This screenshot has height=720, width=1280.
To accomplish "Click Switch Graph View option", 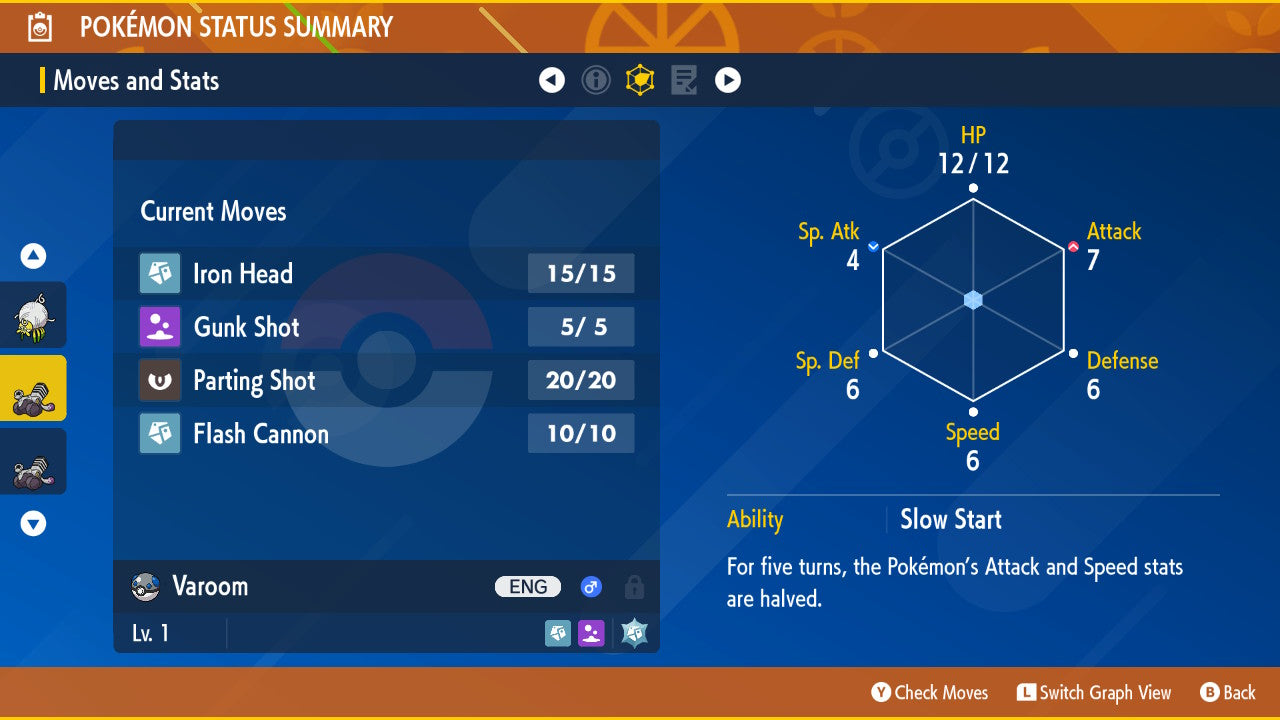I will [x=1094, y=692].
